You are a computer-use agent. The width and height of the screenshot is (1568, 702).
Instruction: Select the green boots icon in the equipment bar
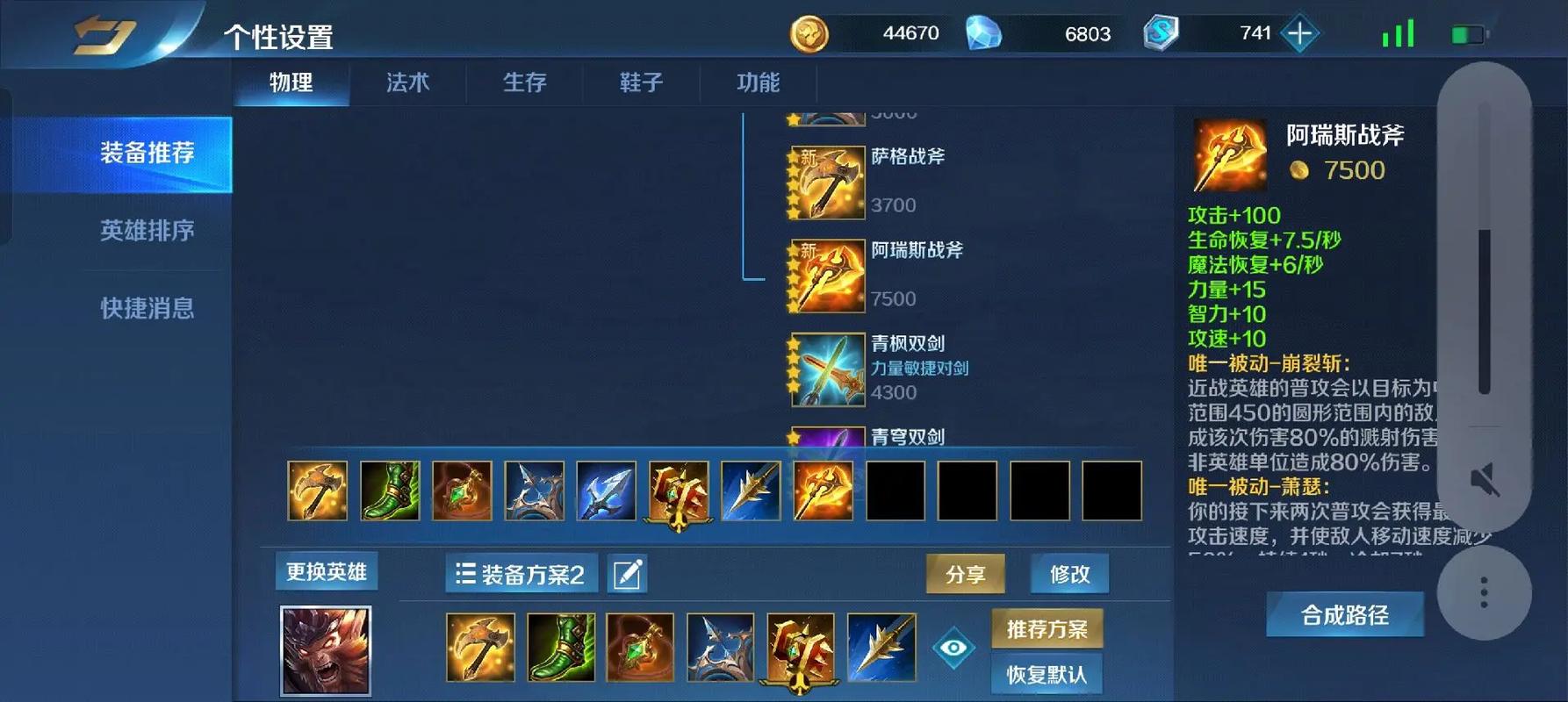389,491
